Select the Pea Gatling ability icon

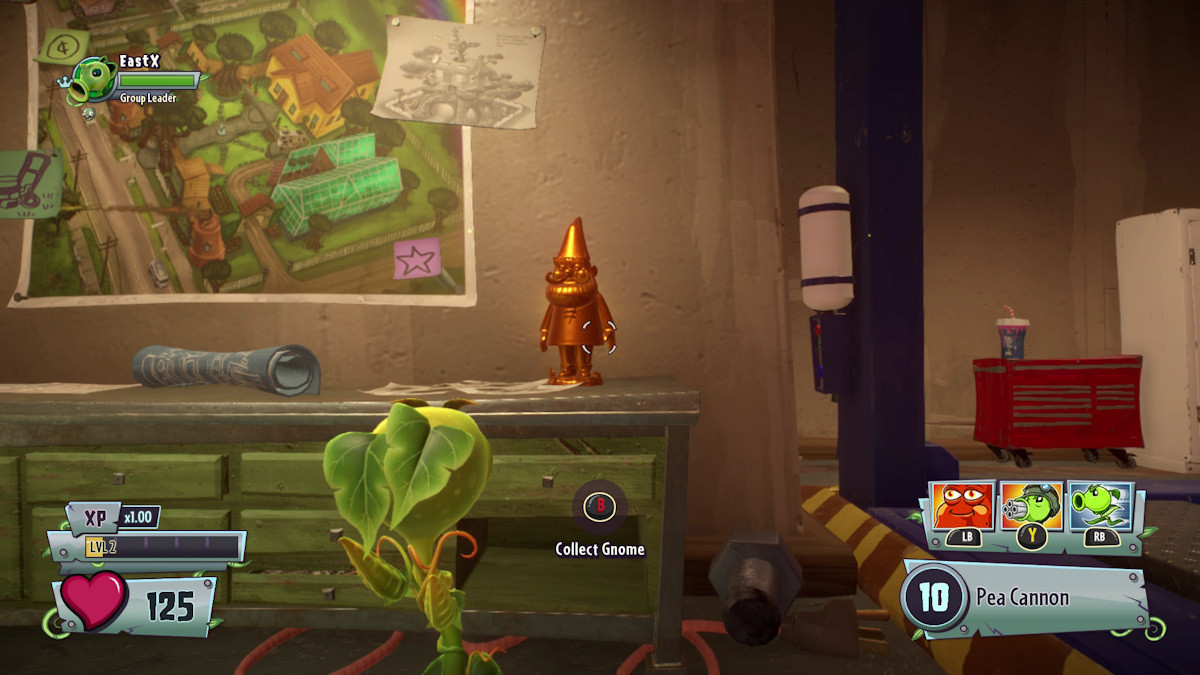(1031, 507)
